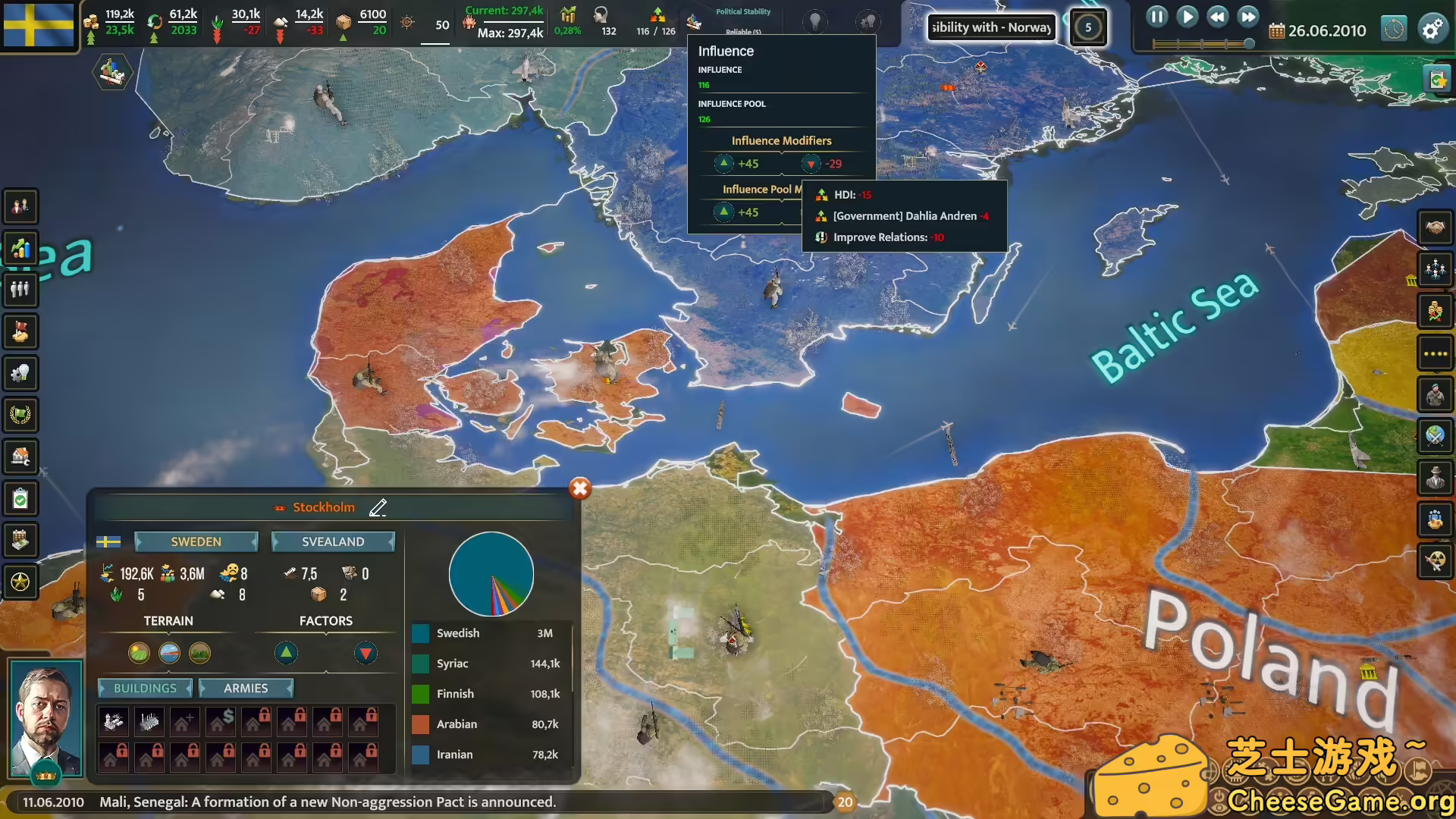The height and width of the screenshot is (819, 1456).
Task: Click the diplomacy handshake icon
Action: click(1436, 227)
